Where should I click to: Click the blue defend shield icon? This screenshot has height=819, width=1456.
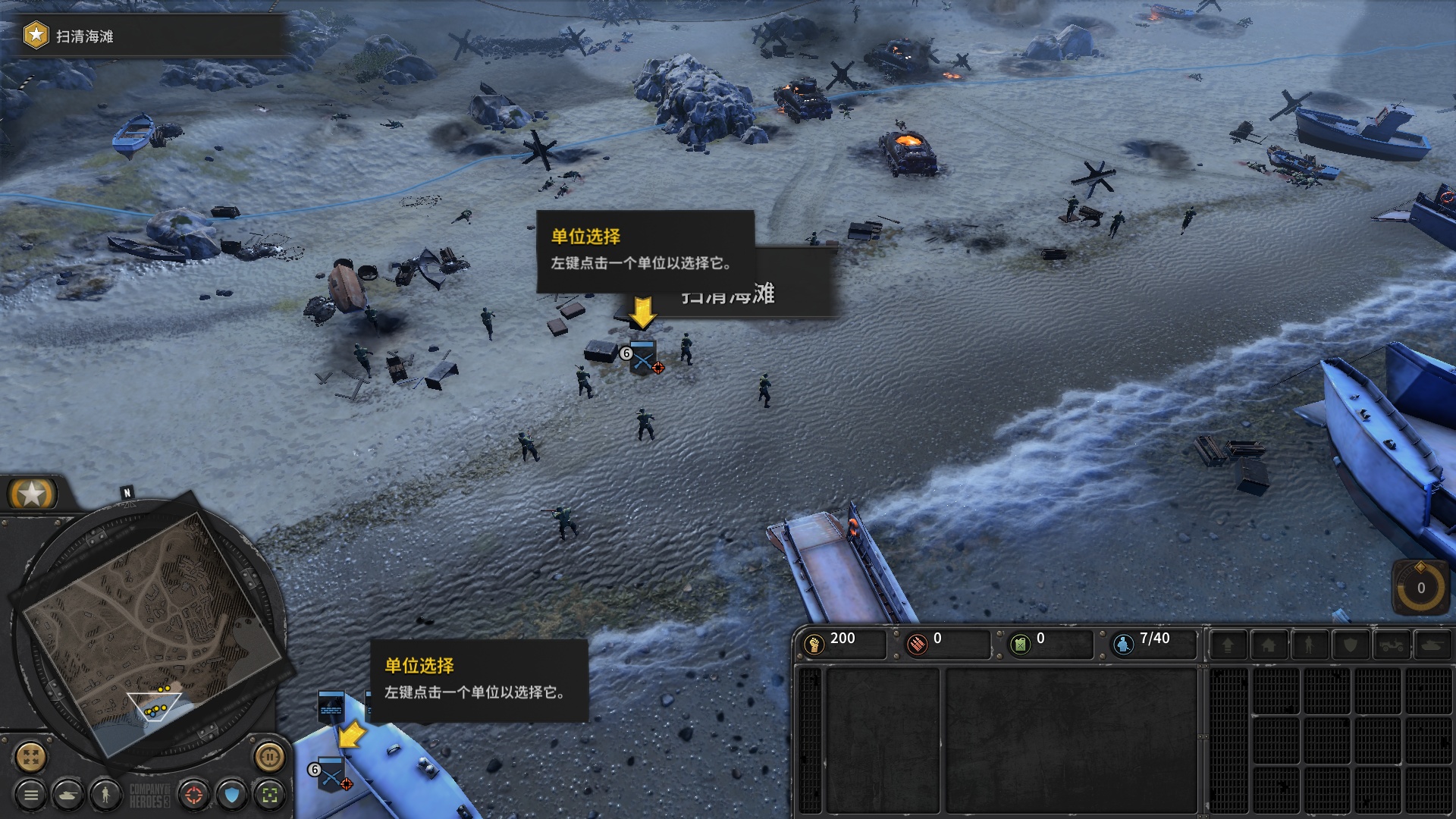[x=230, y=795]
